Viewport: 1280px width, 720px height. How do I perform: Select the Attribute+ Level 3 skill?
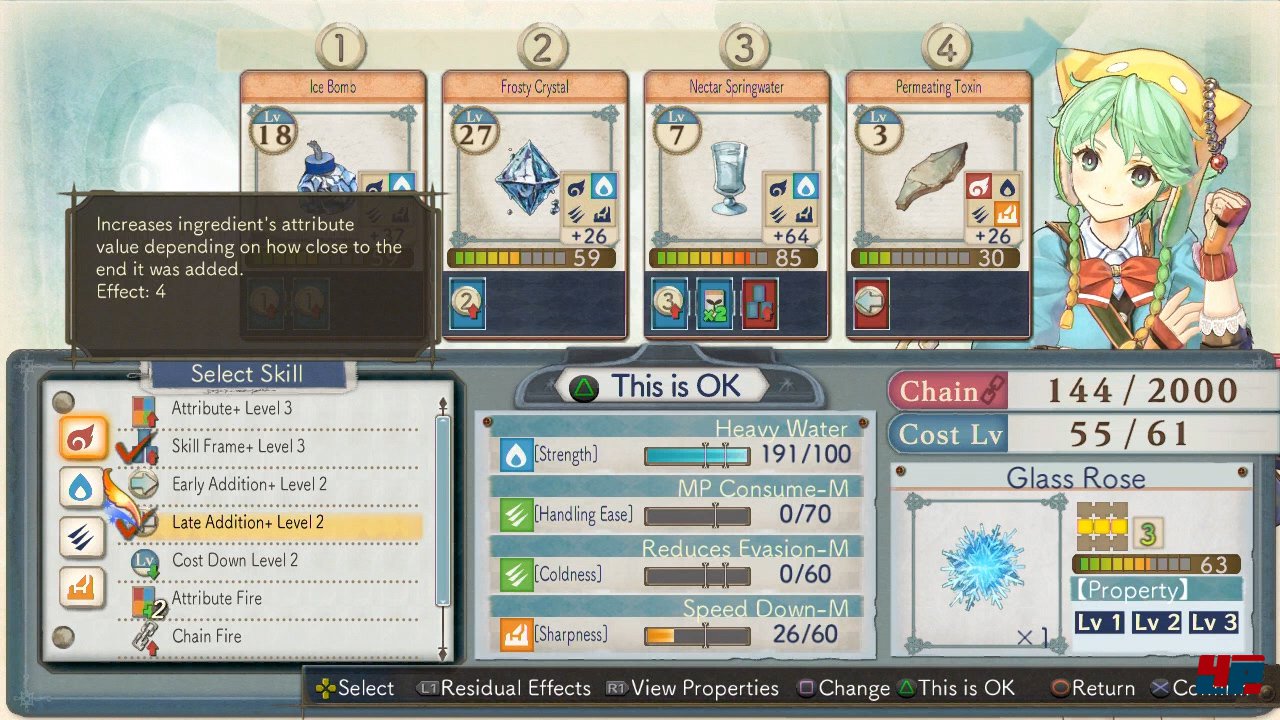232,408
